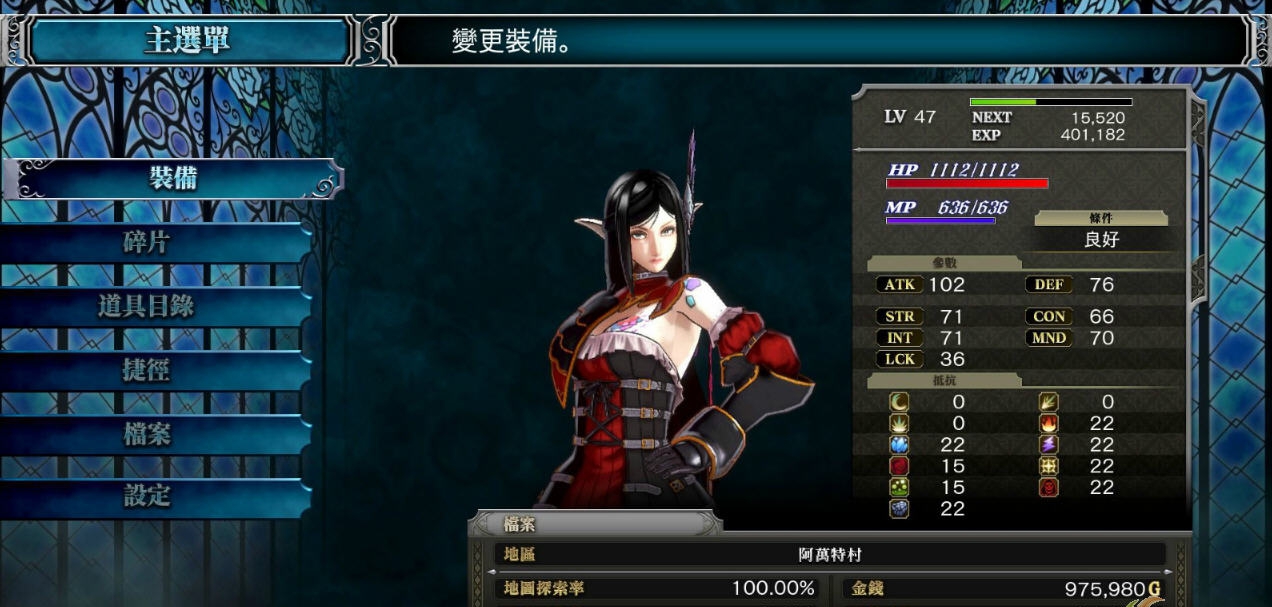Choose the 捷徑 shortcut option
The image size is (1272, 607).
click(147, 370)
